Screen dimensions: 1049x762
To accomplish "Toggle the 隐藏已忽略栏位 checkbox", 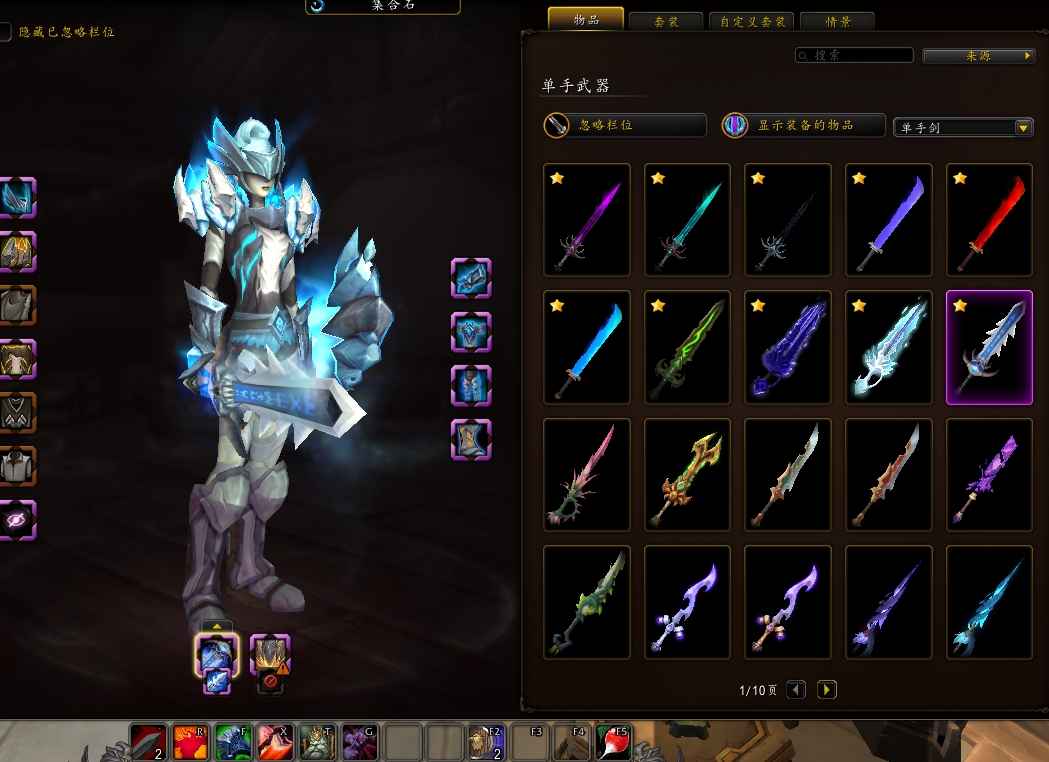I will [6, 32].
